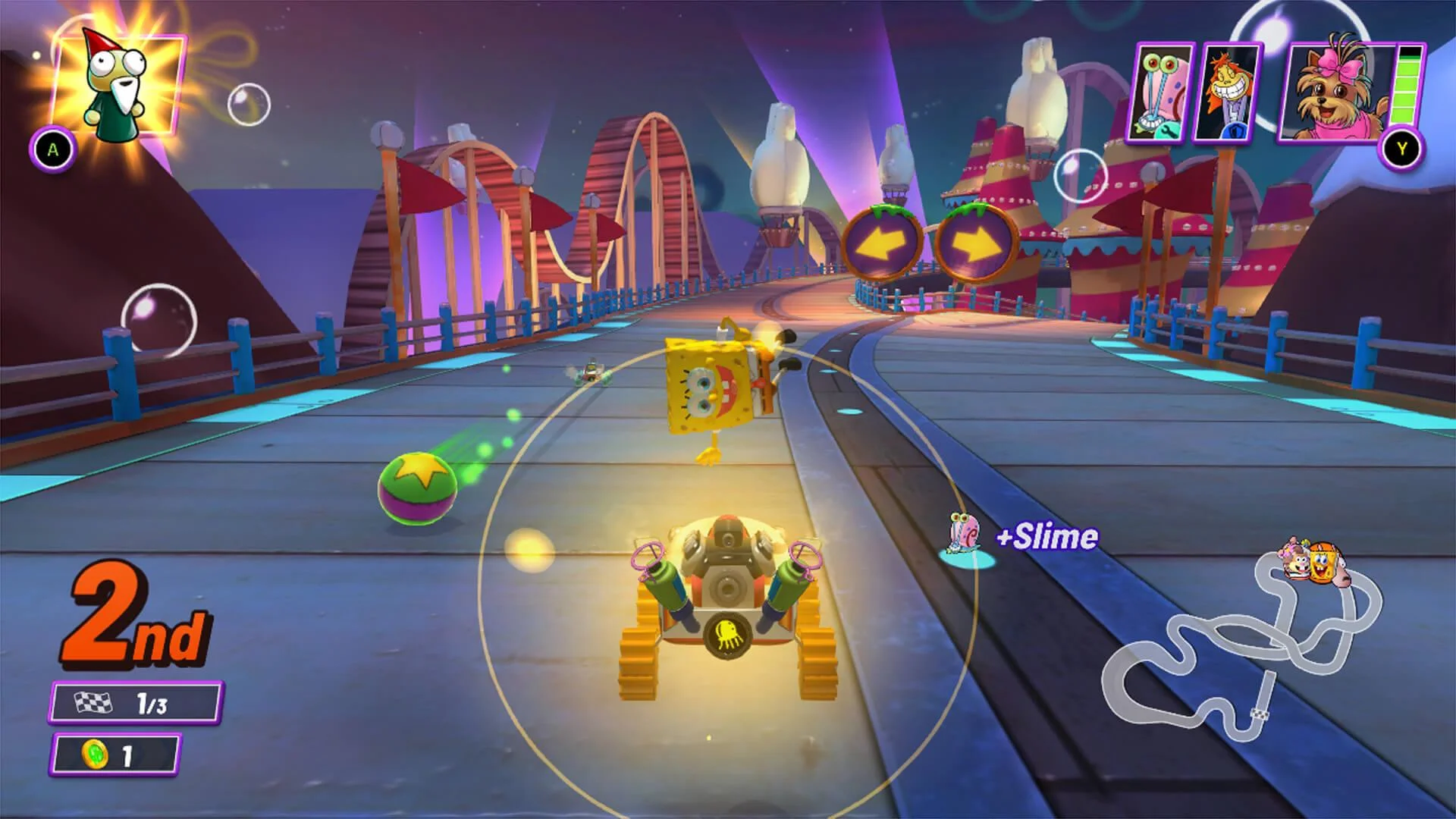The image size is (1456, 819).
Task: Select the grinning crew member portrait
Action: [x=1230, y=91]
